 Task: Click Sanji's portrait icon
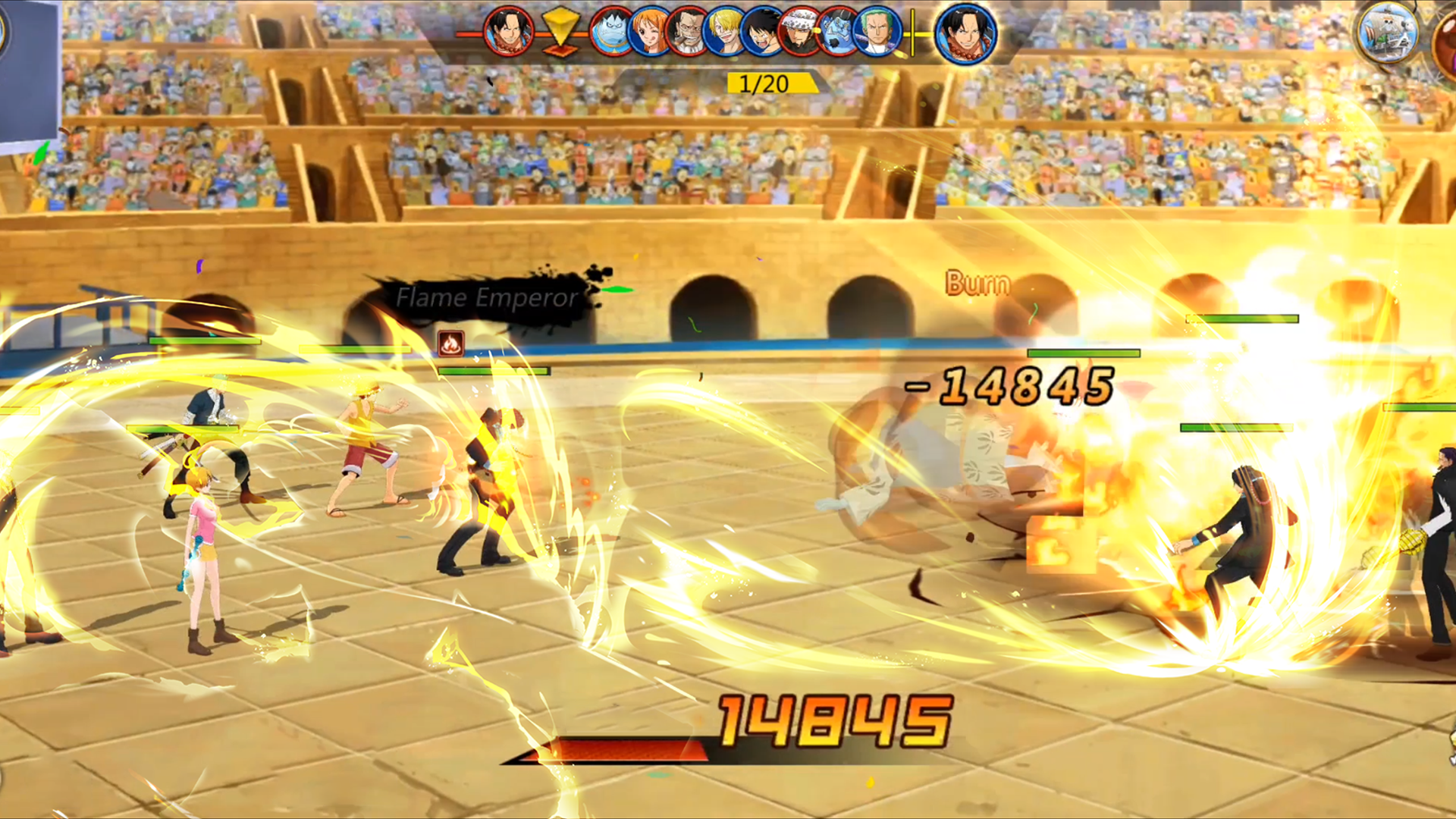725,32
